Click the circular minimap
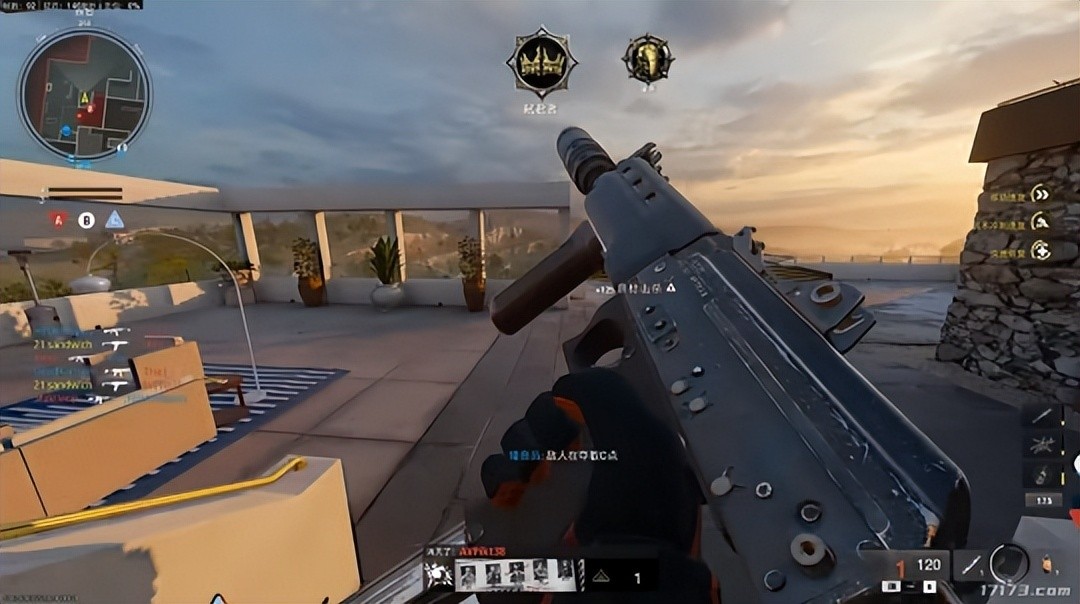The image size is (1080, 604). 84,93
